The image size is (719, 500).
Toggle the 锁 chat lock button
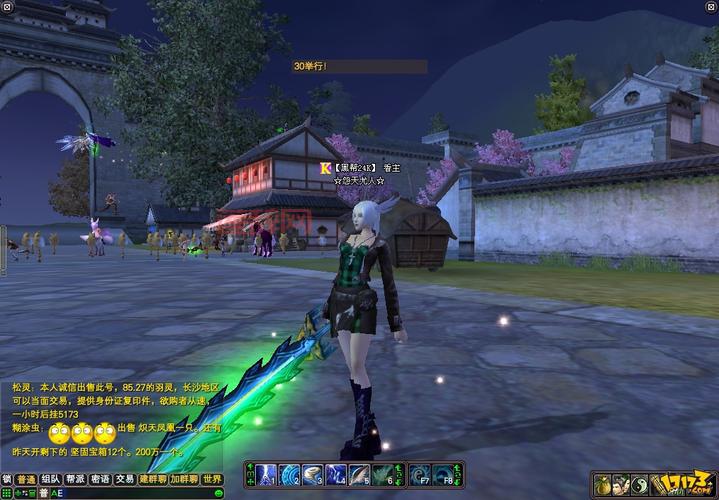tap(7, 479)
